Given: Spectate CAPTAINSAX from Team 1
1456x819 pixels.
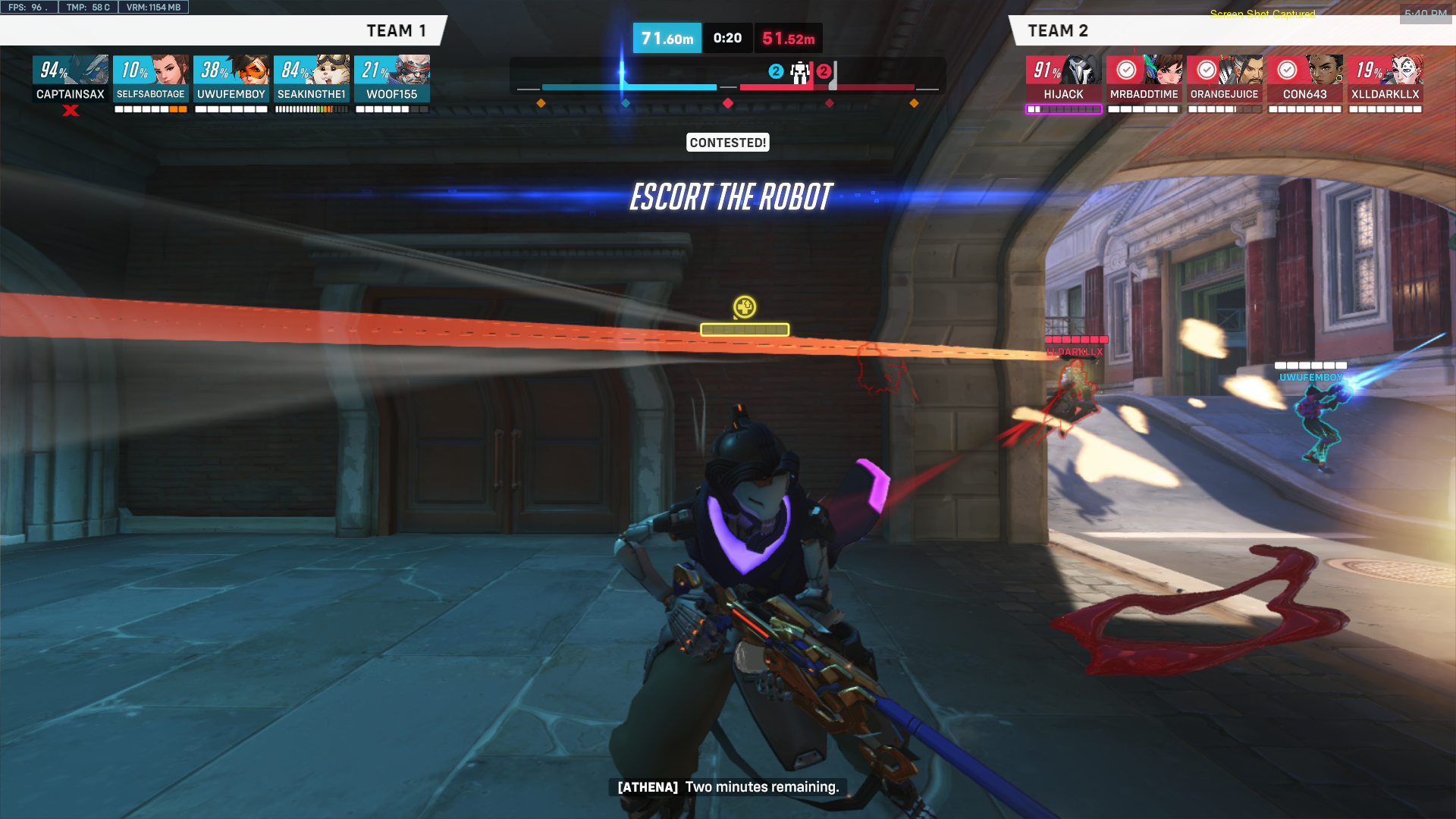Looking at the screenshot, I should (x=71, y=78).
